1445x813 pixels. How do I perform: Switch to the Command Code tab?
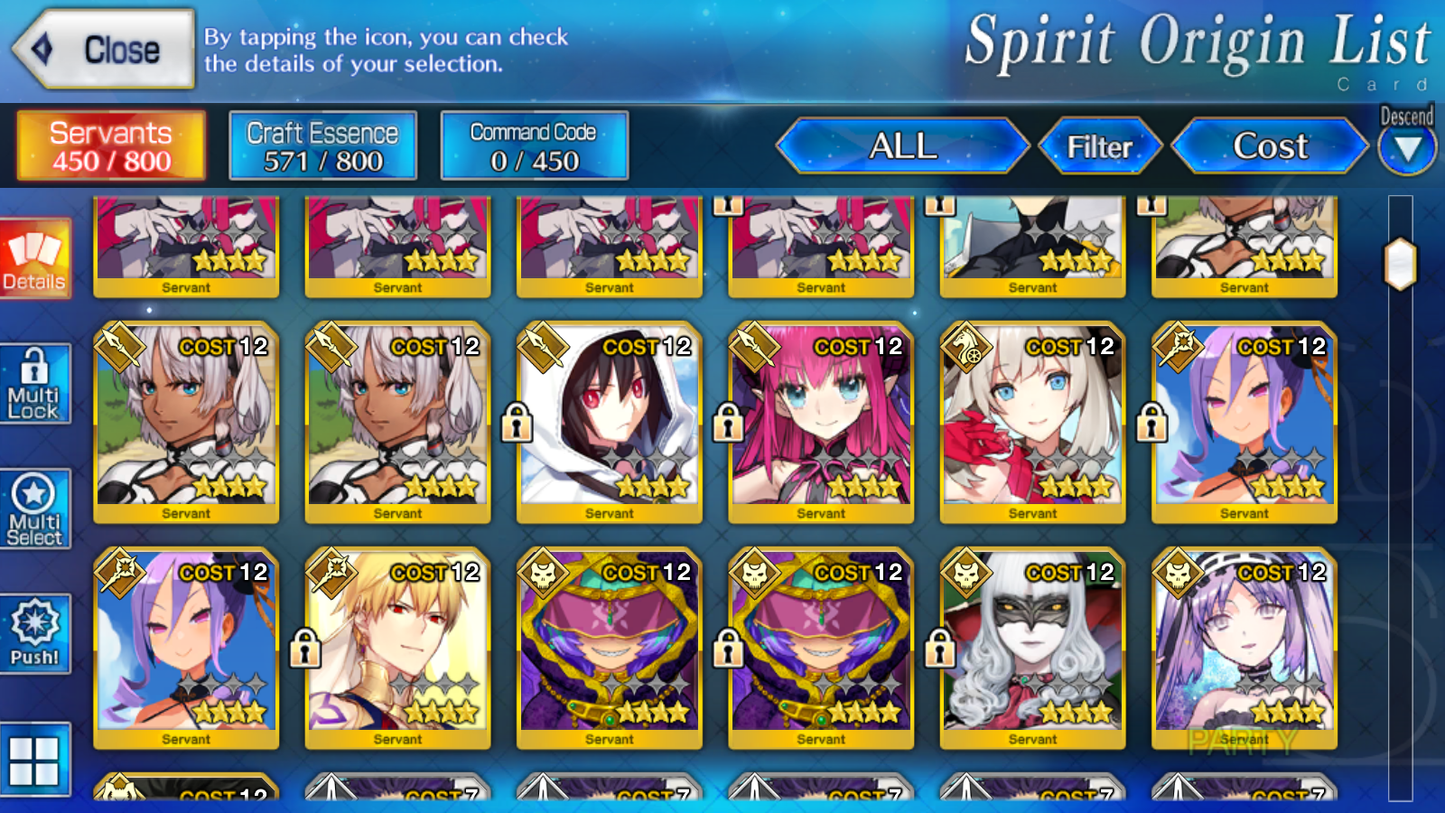[533, 145]
